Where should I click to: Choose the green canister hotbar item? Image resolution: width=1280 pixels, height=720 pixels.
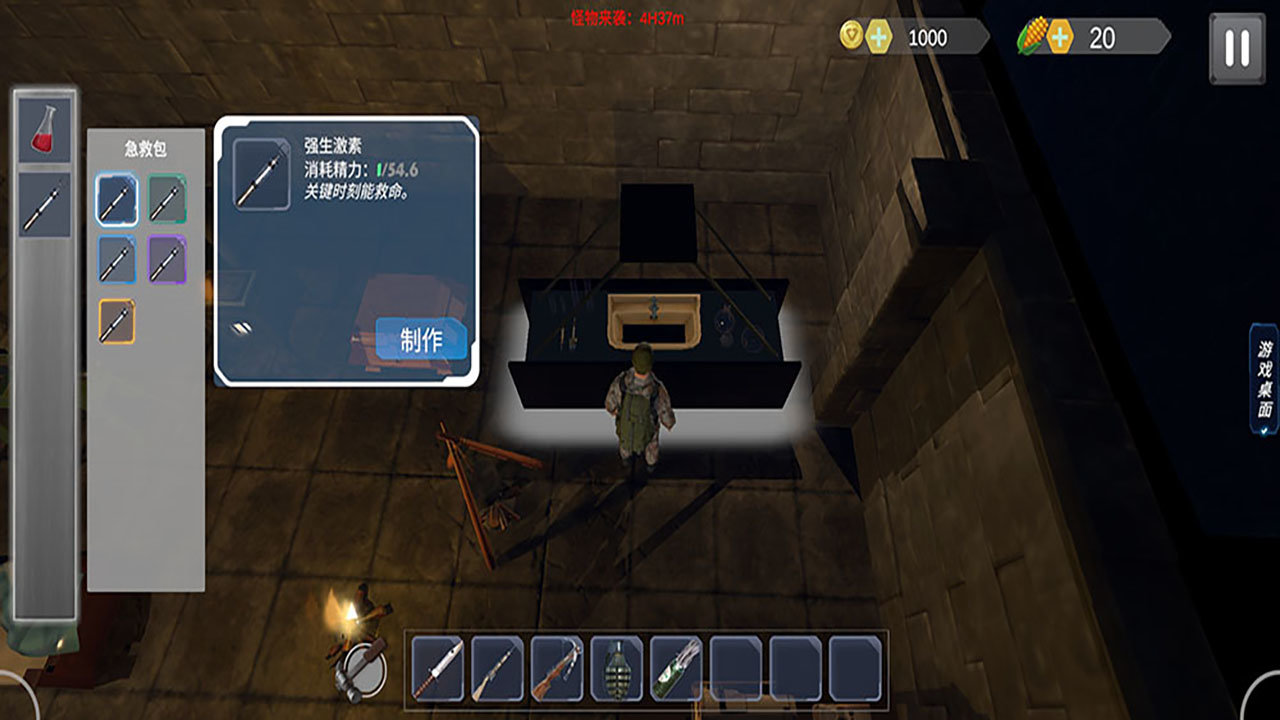pos(676,668)
